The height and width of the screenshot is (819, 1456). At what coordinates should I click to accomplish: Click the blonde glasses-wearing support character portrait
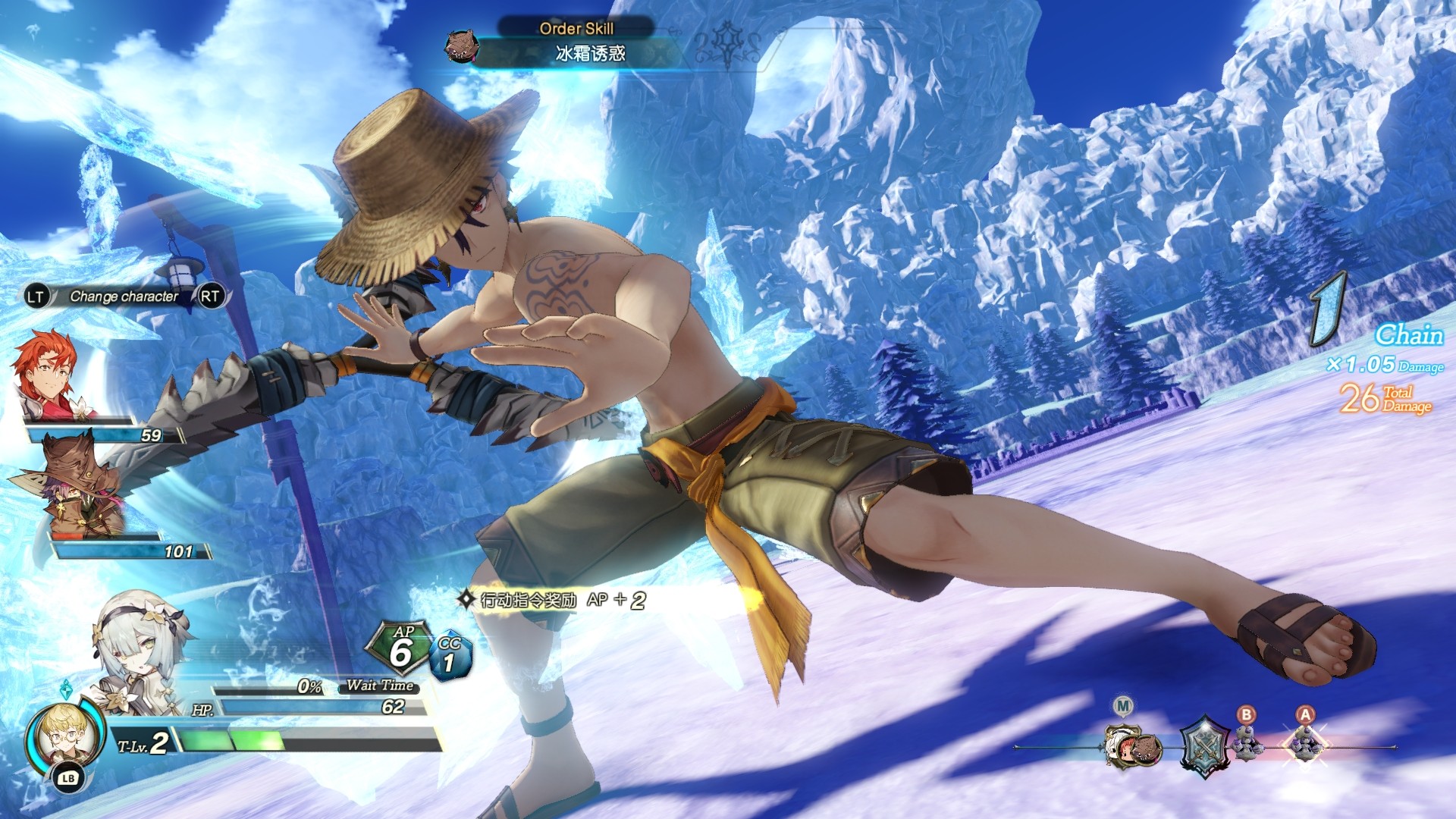(x=64, y=734)
